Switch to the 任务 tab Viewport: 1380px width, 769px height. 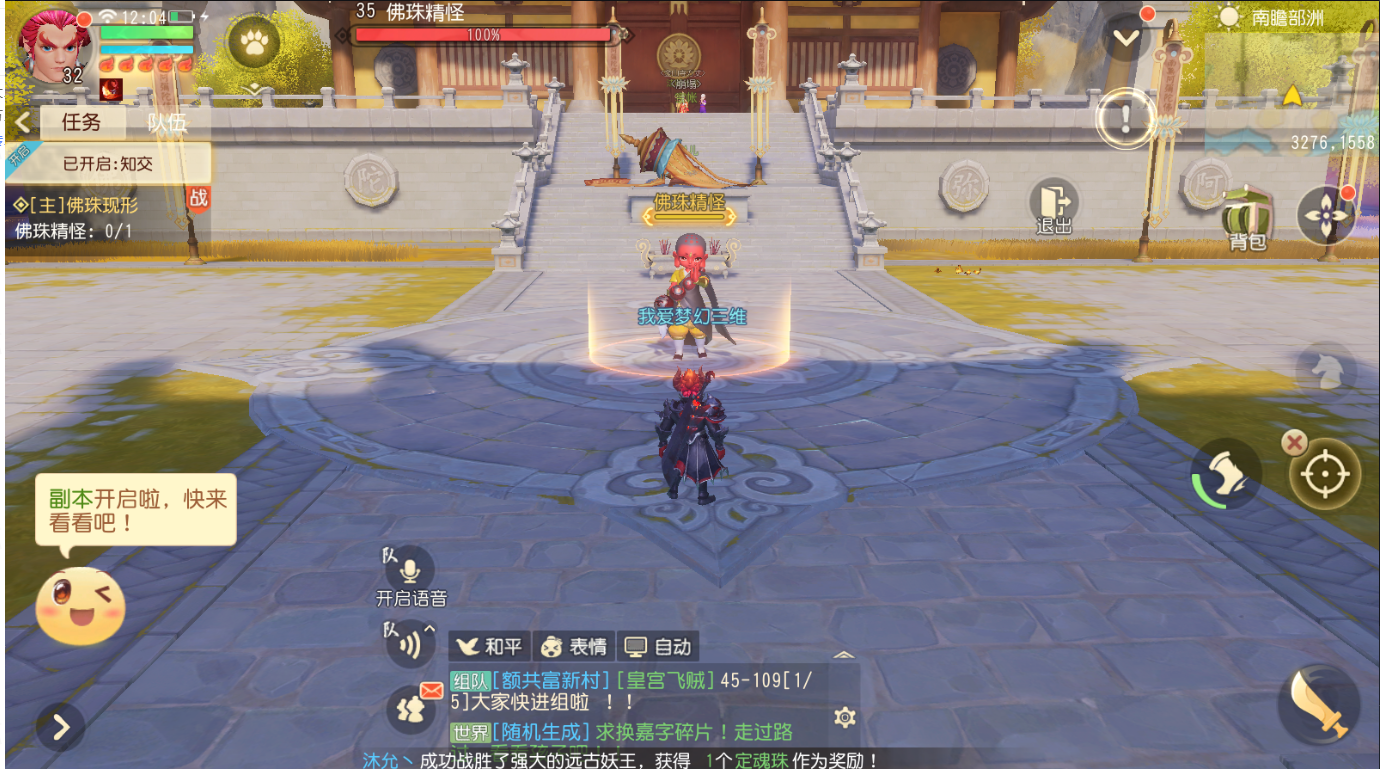(x=82, y=122)
